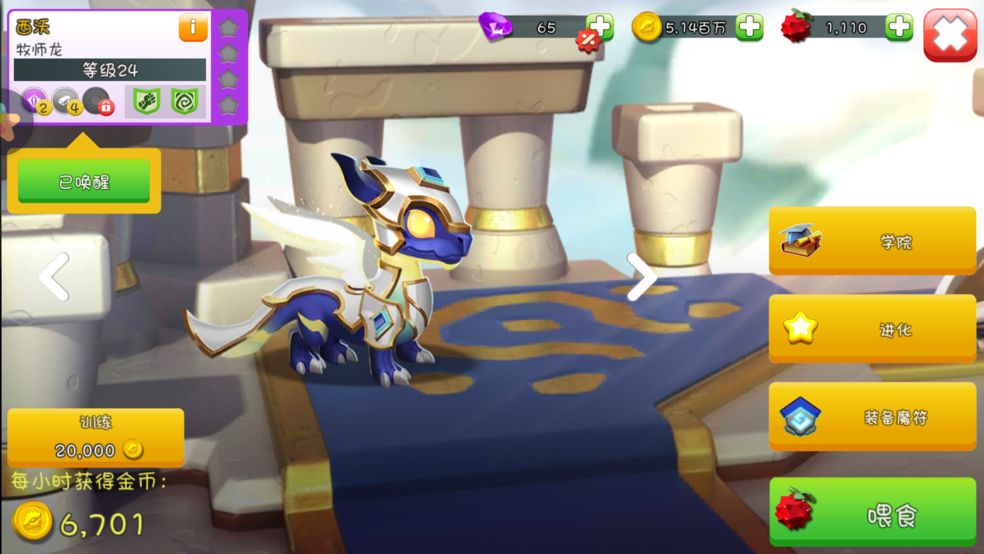984x554 pixels.
Task: Add more red food with the plus button
Action: point(899,27)
